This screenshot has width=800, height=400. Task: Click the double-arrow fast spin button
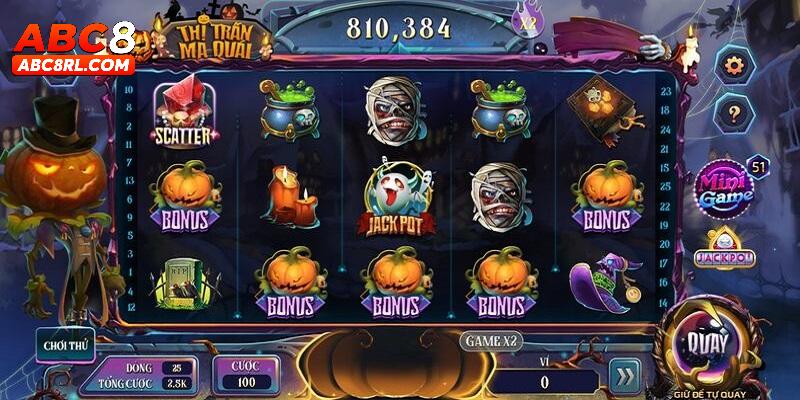coord(625,375)
